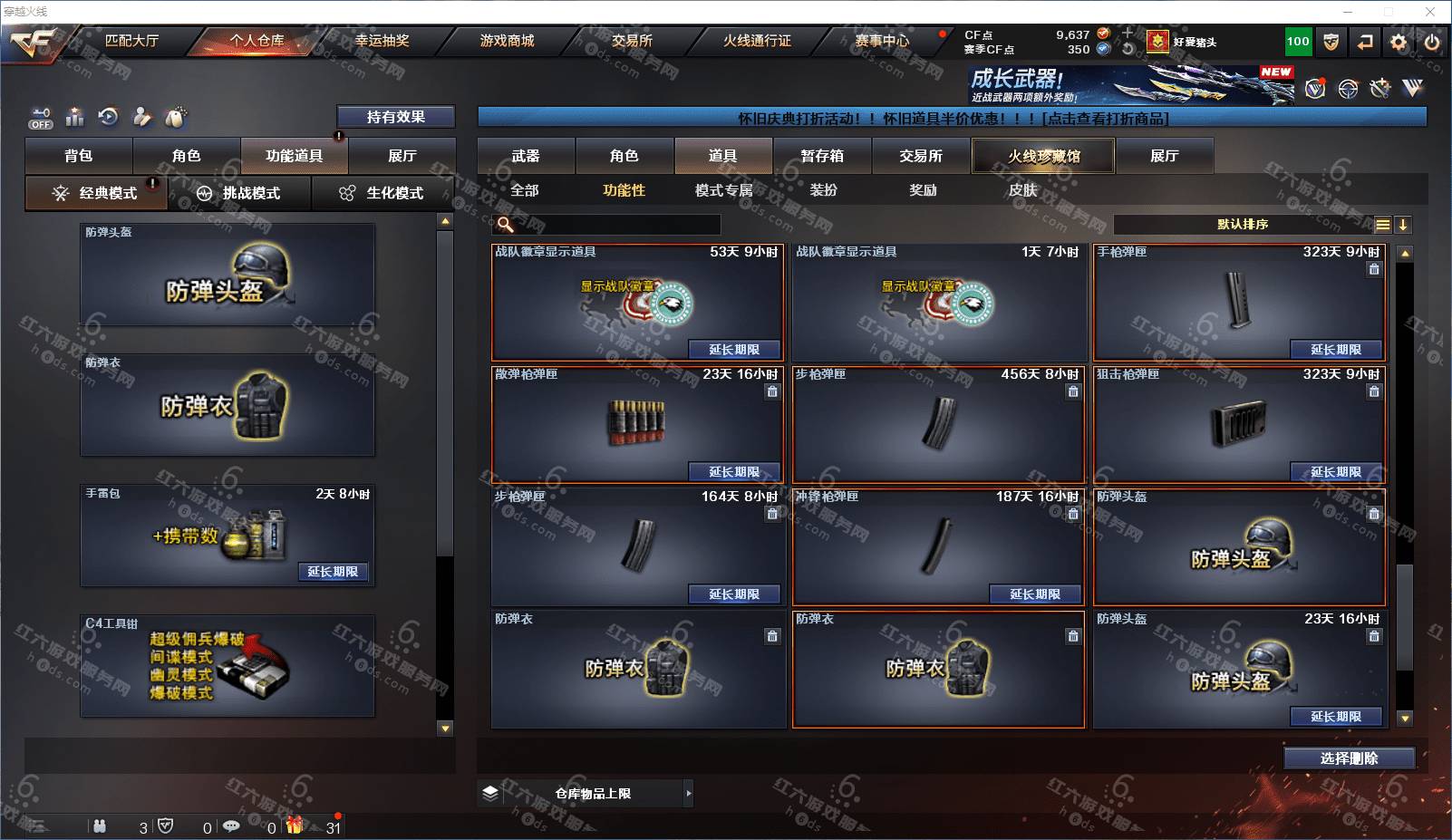Screen dimensions: 1452x840
Task: Select the 狙击枪弹匣 sniper magazine item
Action: [x=1238, y=423]
